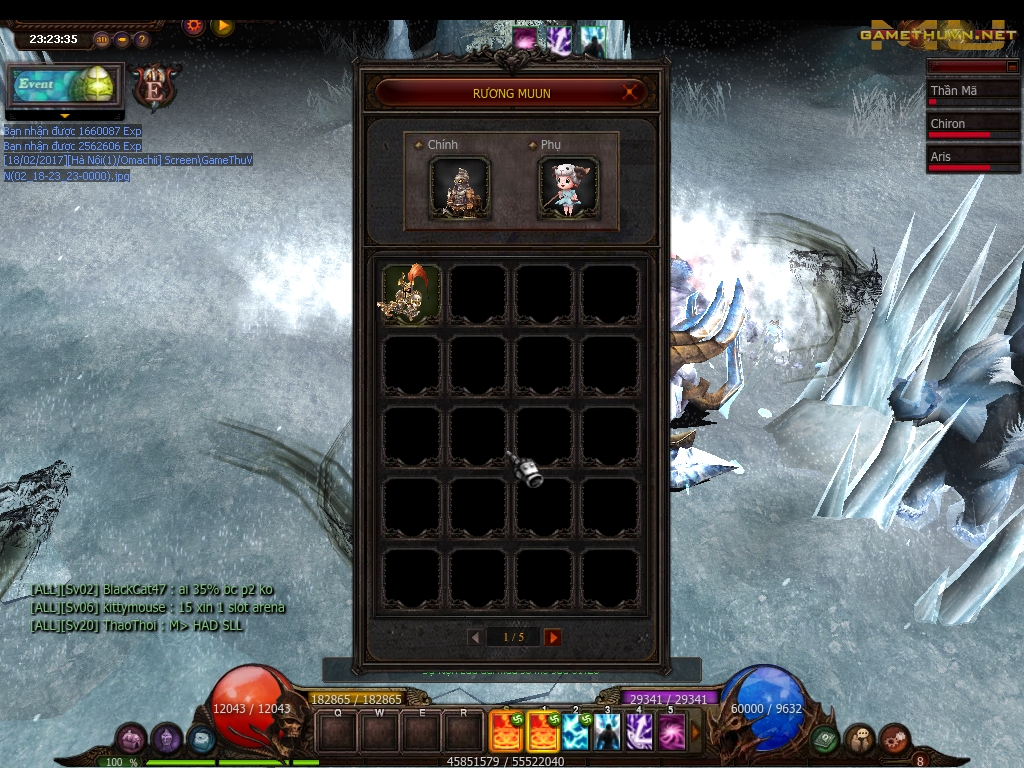Open the Event egg banner
Viewport: 1024px width, 768px height.
[66, 84]
